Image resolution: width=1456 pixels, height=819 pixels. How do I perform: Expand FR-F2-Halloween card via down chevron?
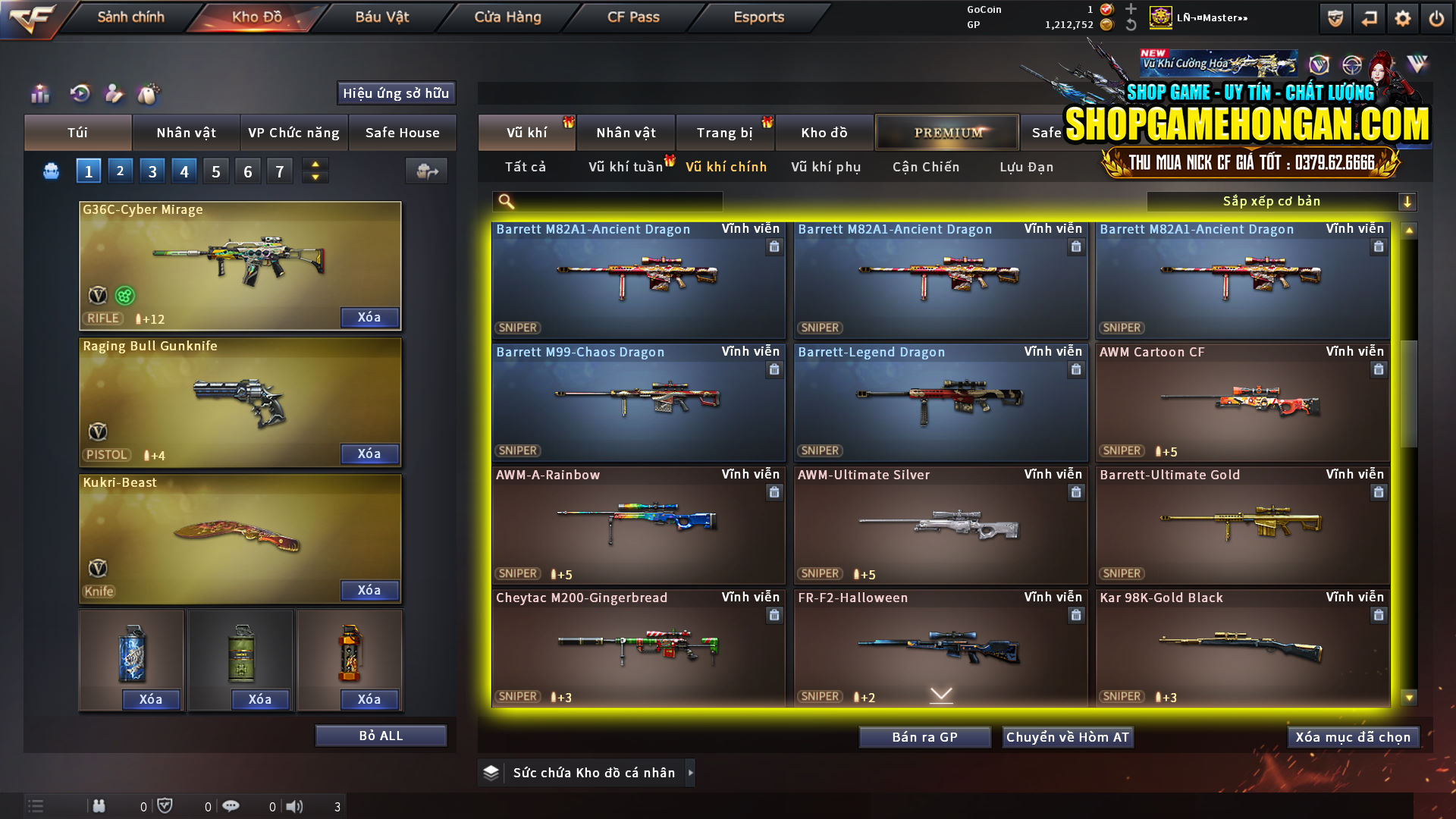coord(941,693)
